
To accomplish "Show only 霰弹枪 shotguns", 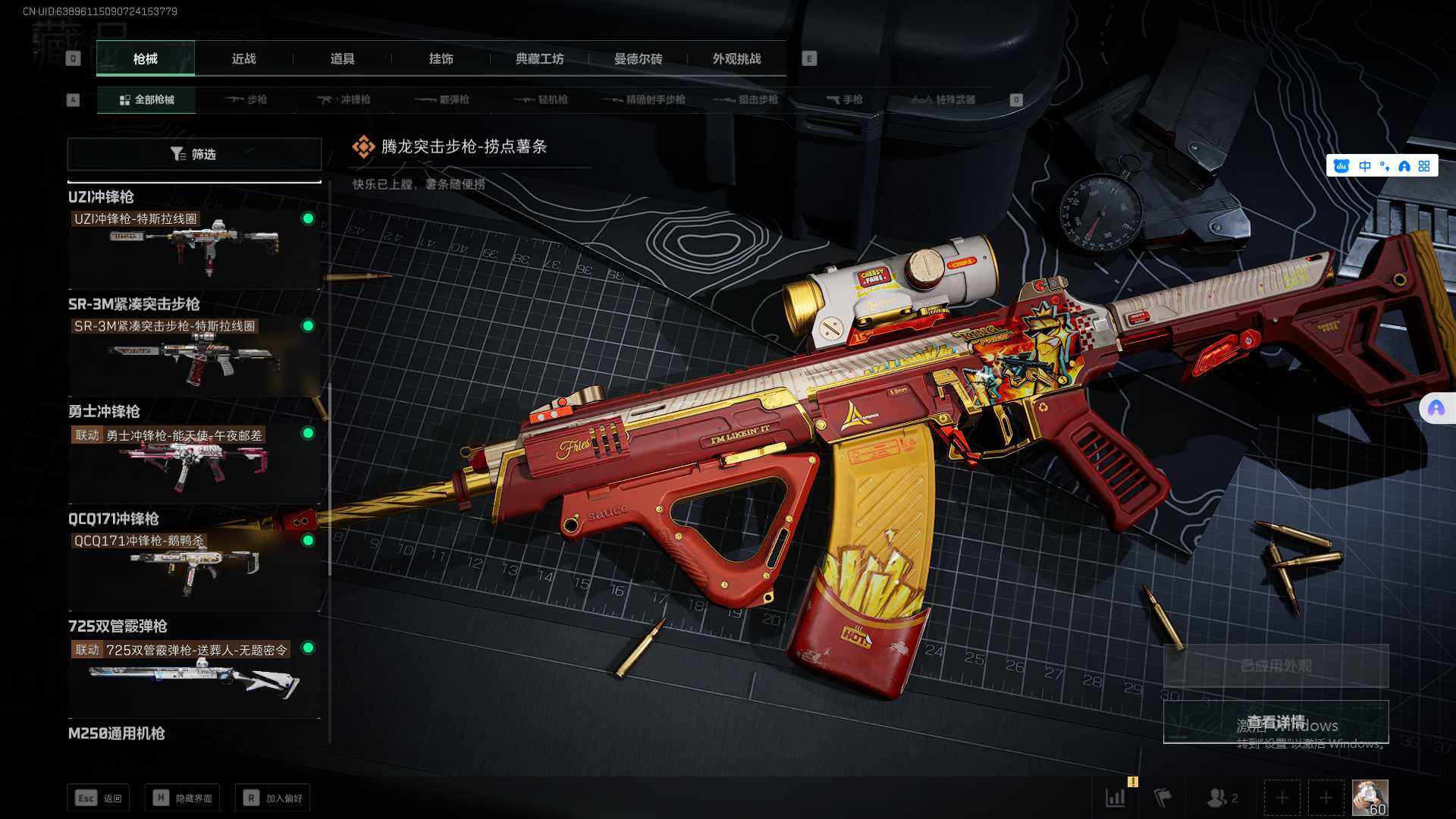I will [x=443, y=99].
